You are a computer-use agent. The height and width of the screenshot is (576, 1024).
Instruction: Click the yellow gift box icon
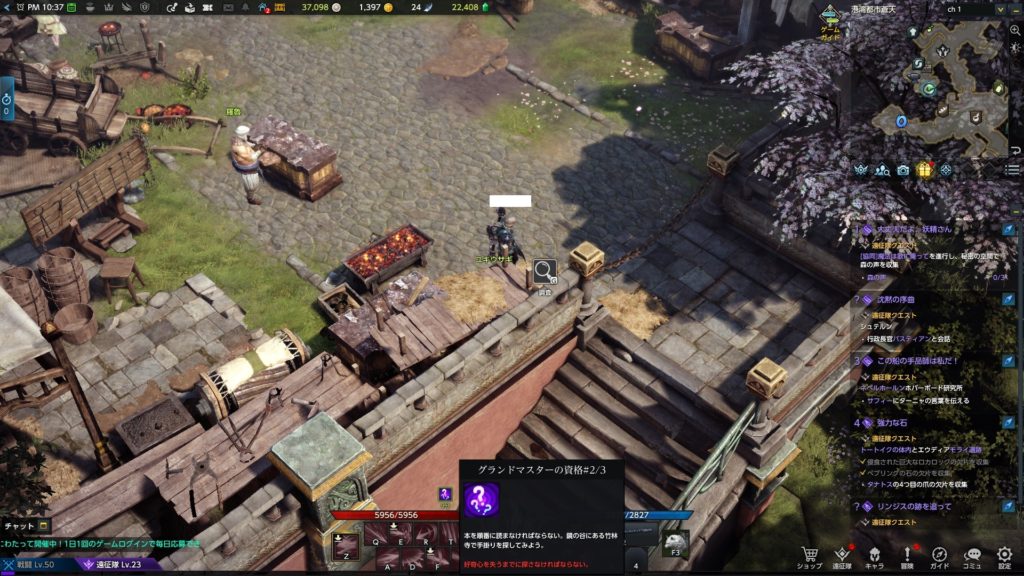(x=924, y=170)
